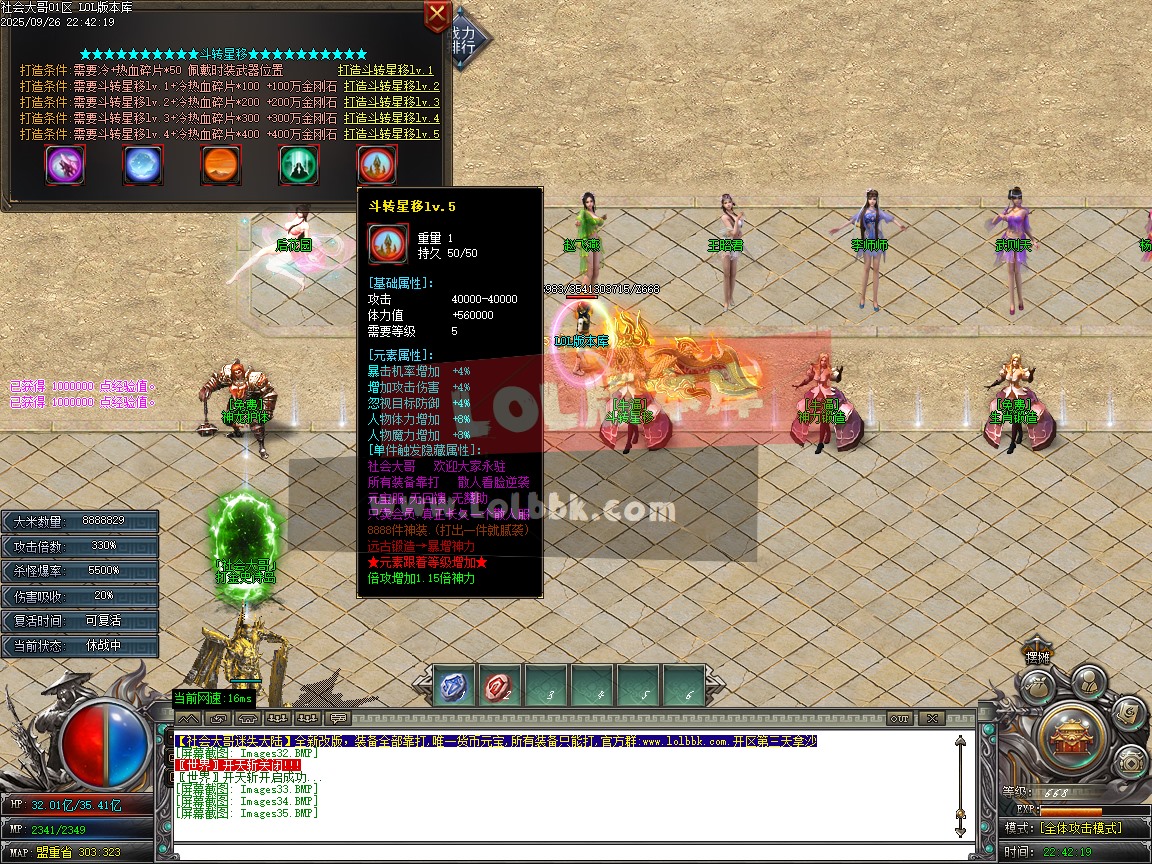Screen dimensions: 1152x864
Task: Close the 斗转星移 forging panel
Action: point(437,15)
